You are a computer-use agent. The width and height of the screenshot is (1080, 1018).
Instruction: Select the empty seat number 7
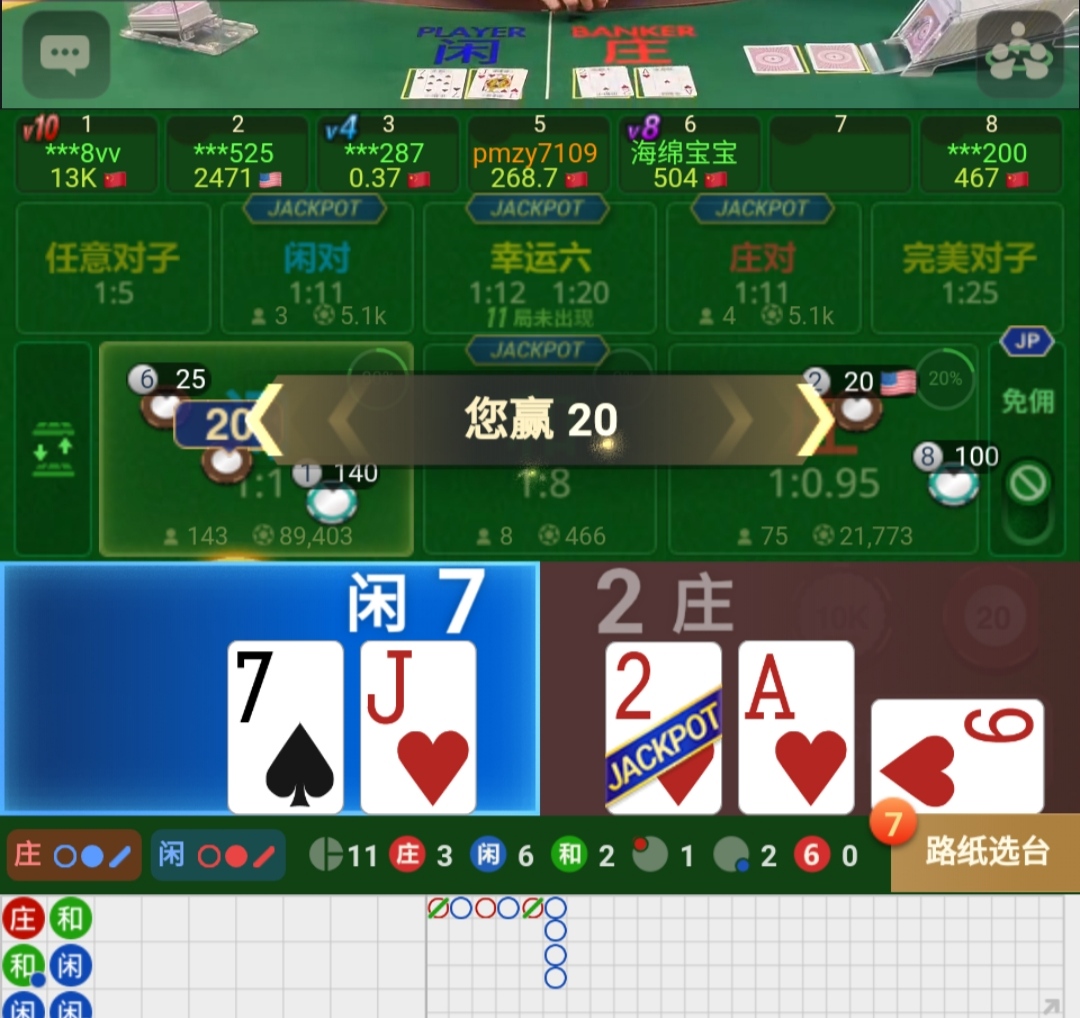(840, 154)
